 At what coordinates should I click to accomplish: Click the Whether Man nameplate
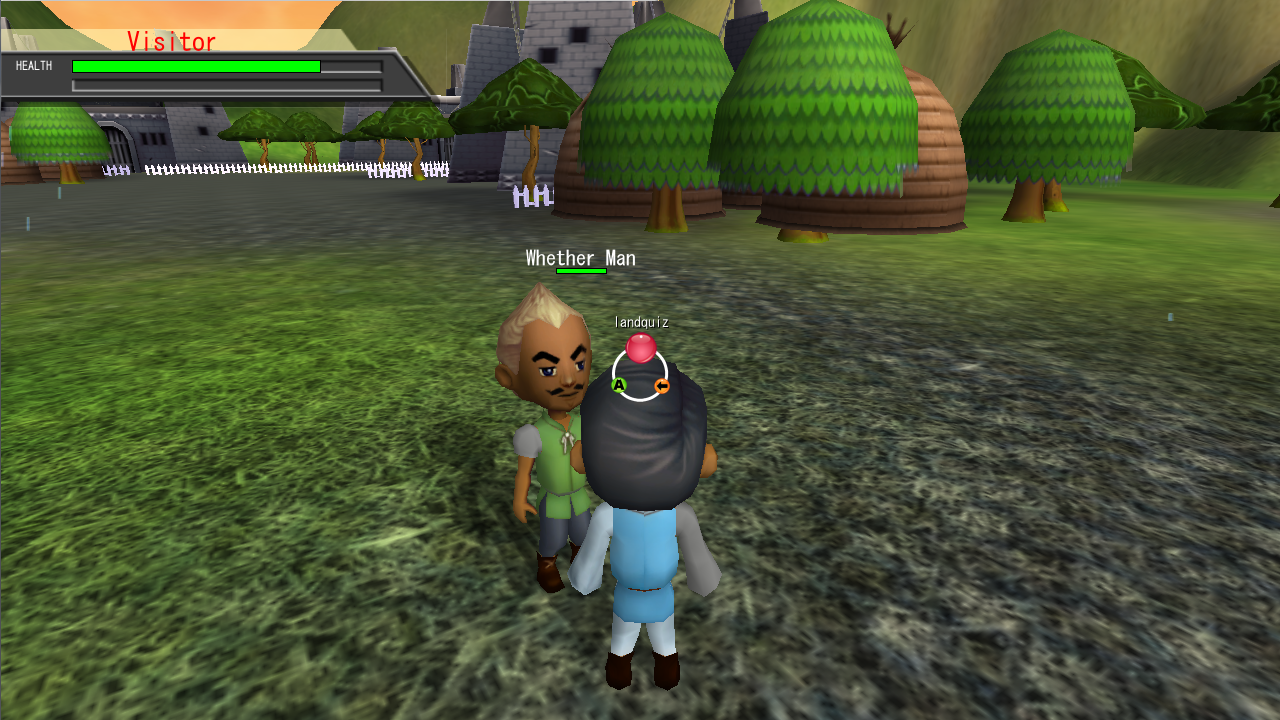[x=579, y=258]
